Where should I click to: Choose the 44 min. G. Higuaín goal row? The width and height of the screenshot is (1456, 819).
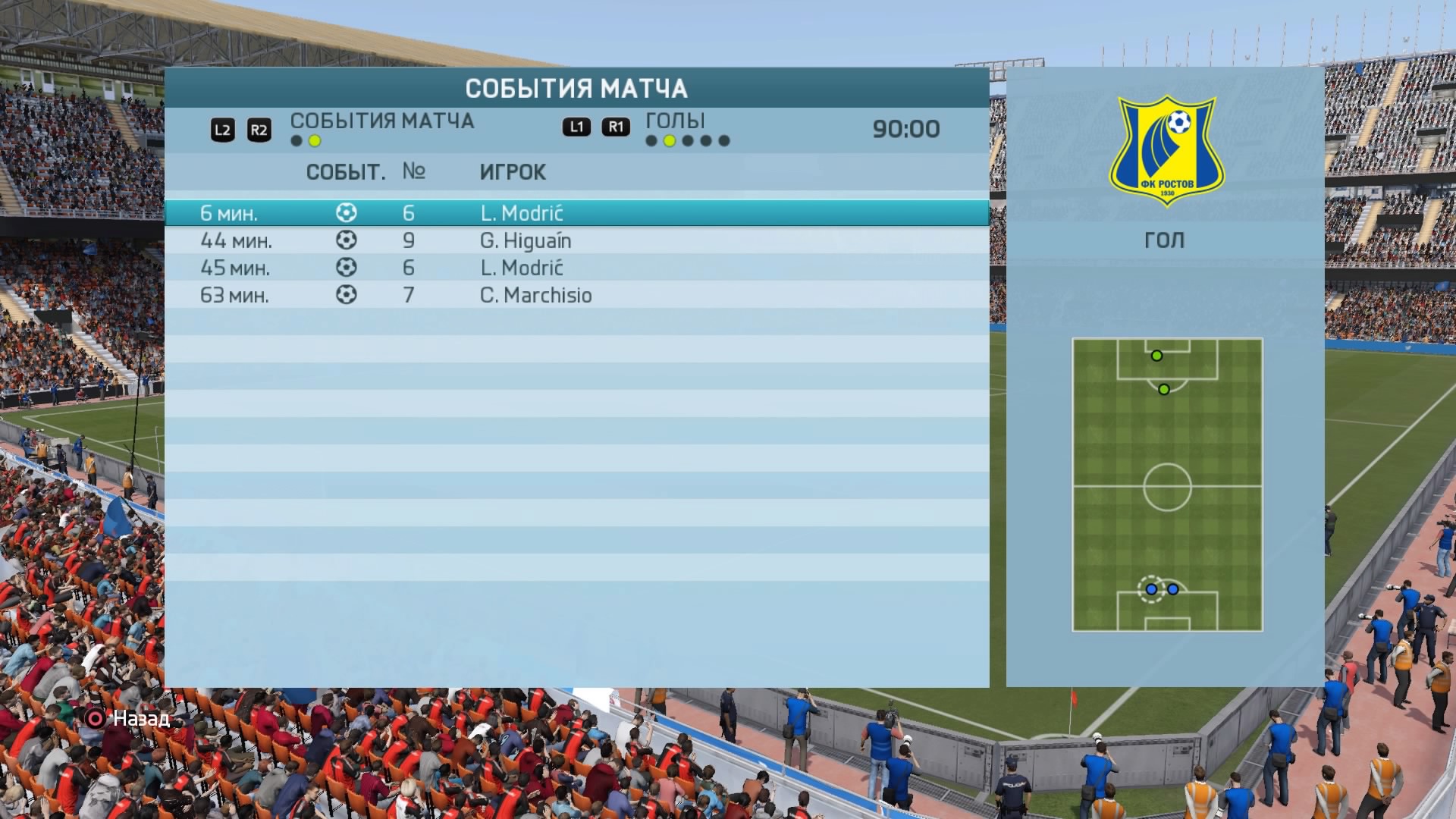(576, 240)
